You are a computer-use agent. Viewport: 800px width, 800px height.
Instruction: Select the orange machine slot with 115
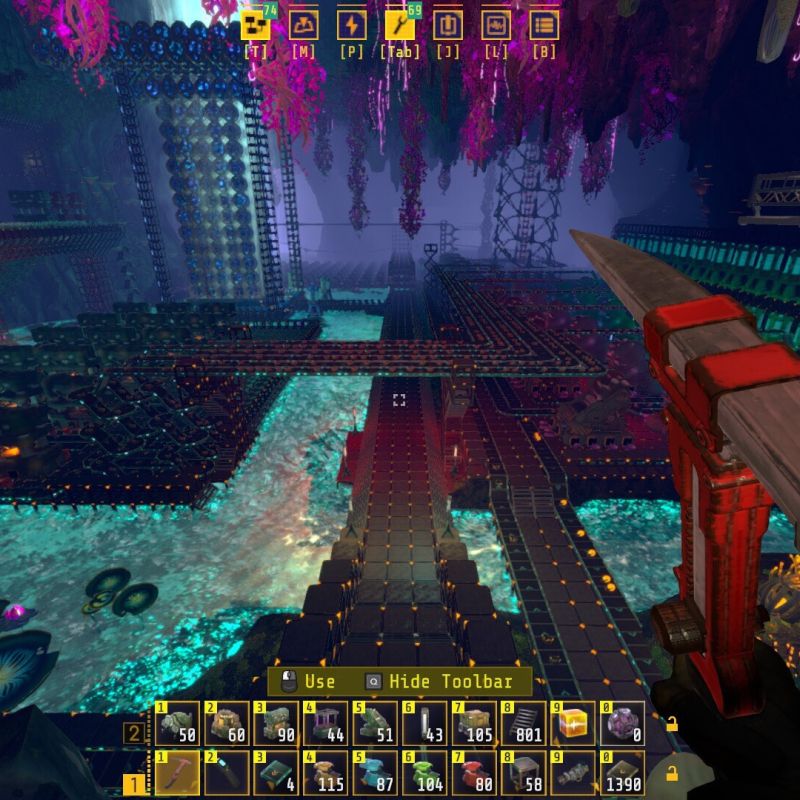[326, 773]
